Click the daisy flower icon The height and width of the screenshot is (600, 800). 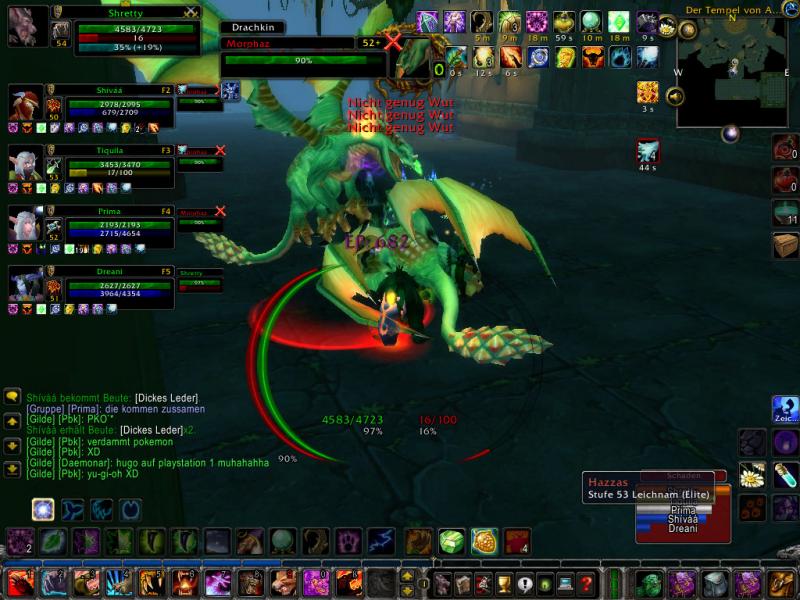coord(752,475)
